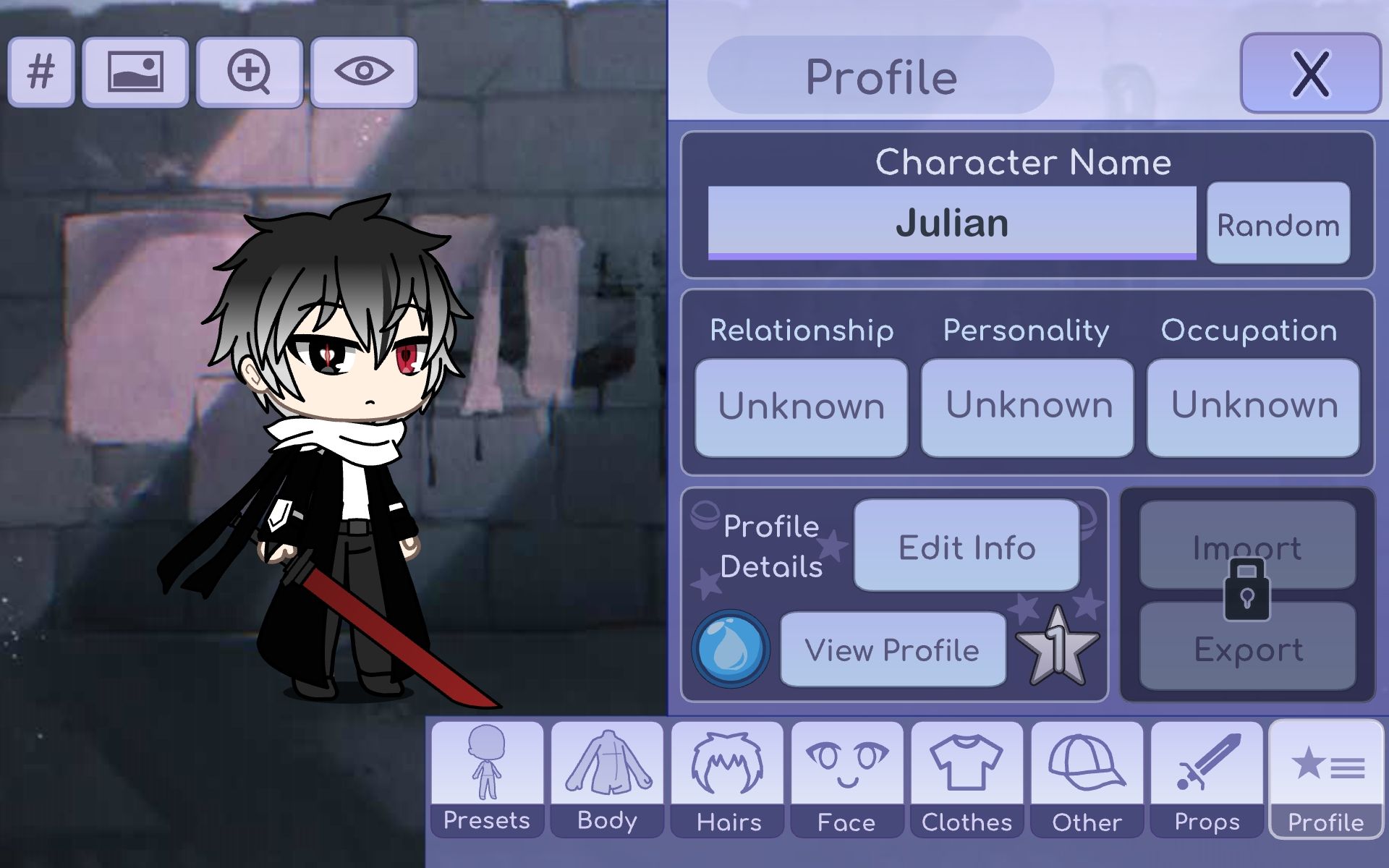The image size is (1389, 868).
Task: Select the Other tab with cap icon
Action: 1087,779
